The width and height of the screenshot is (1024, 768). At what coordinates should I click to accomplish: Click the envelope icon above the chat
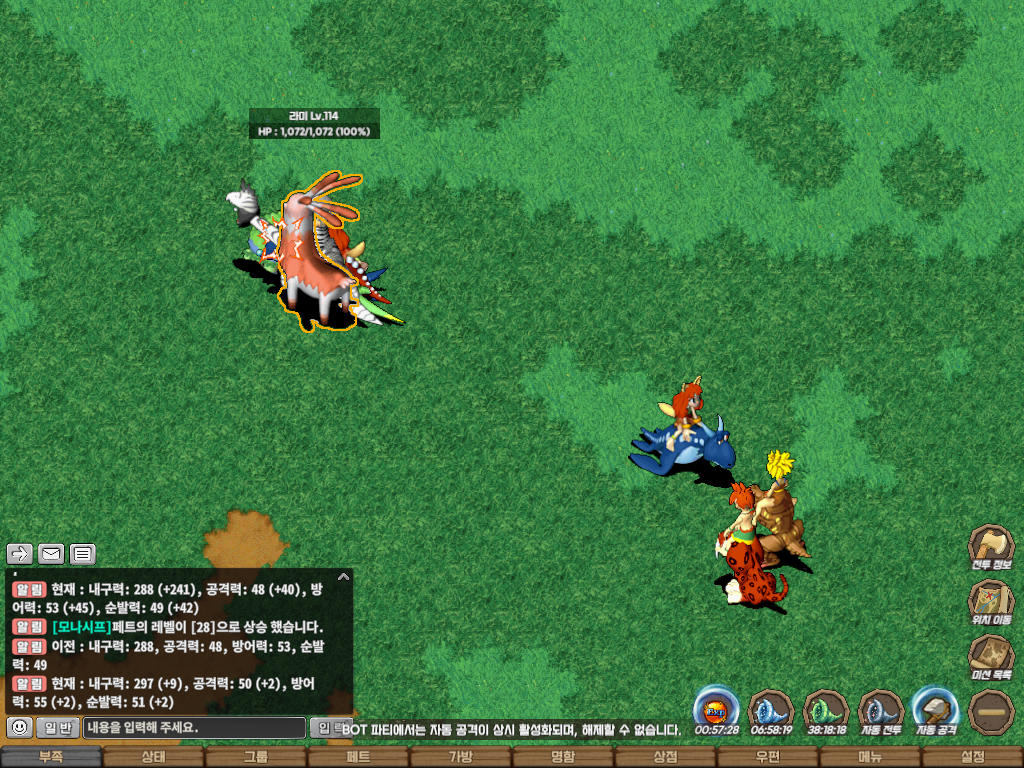(x=51, y=553)
